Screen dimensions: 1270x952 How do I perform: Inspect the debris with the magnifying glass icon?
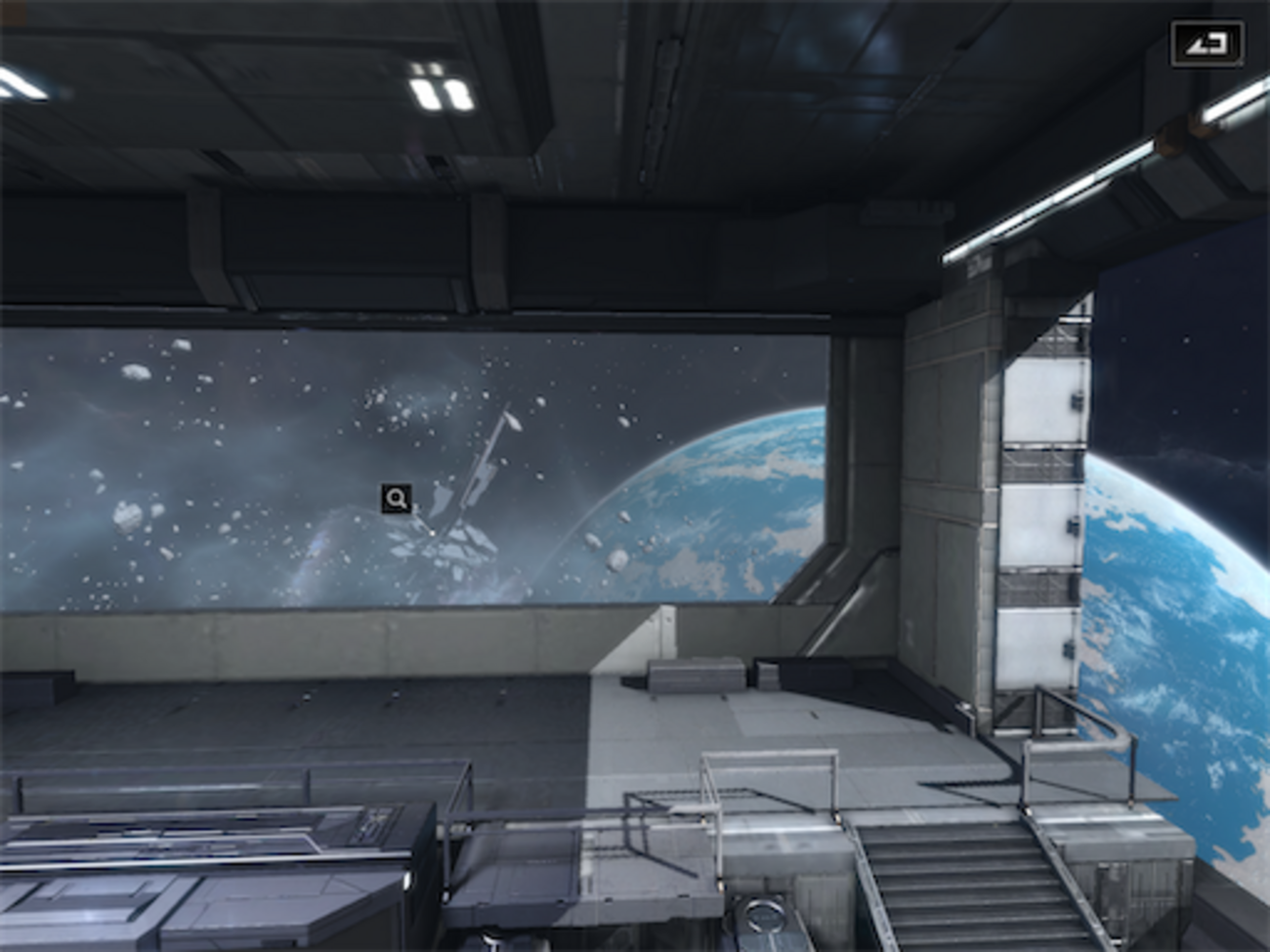click(x=397, y=499)
